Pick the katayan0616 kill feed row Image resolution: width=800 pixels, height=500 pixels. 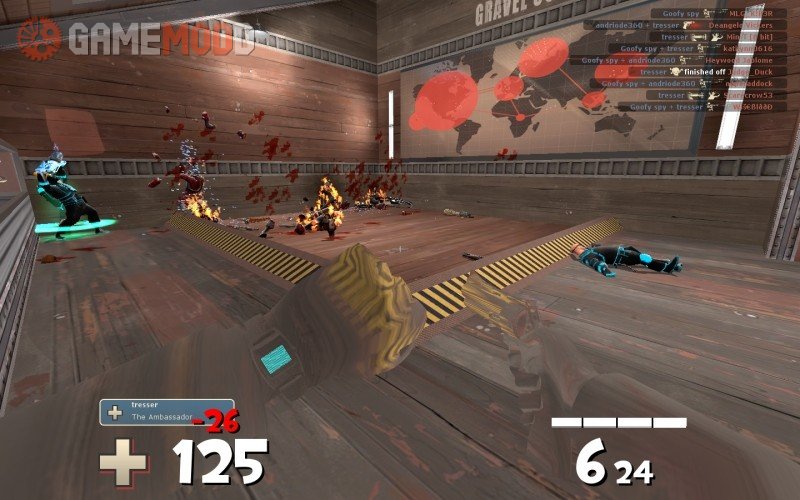pos(698,49)
